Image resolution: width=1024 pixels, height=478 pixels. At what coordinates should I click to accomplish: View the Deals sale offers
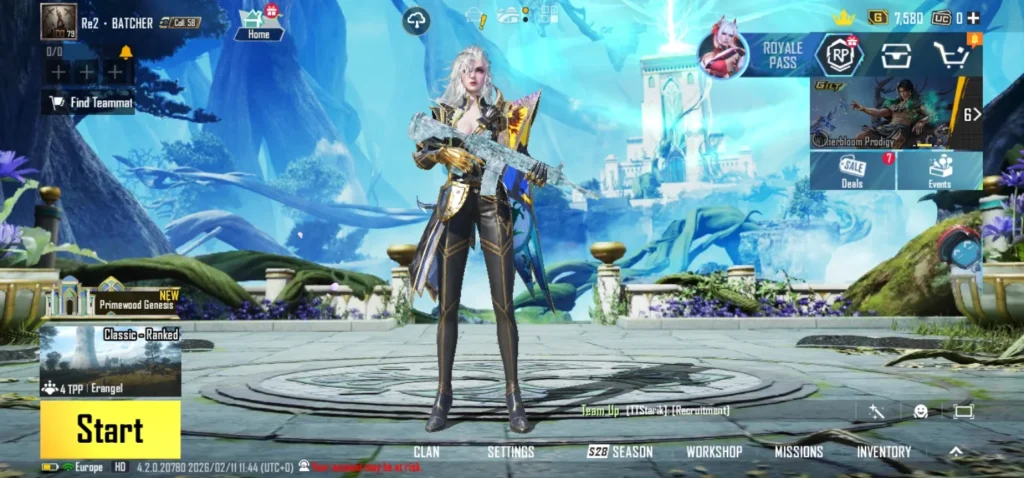[853, 170]
